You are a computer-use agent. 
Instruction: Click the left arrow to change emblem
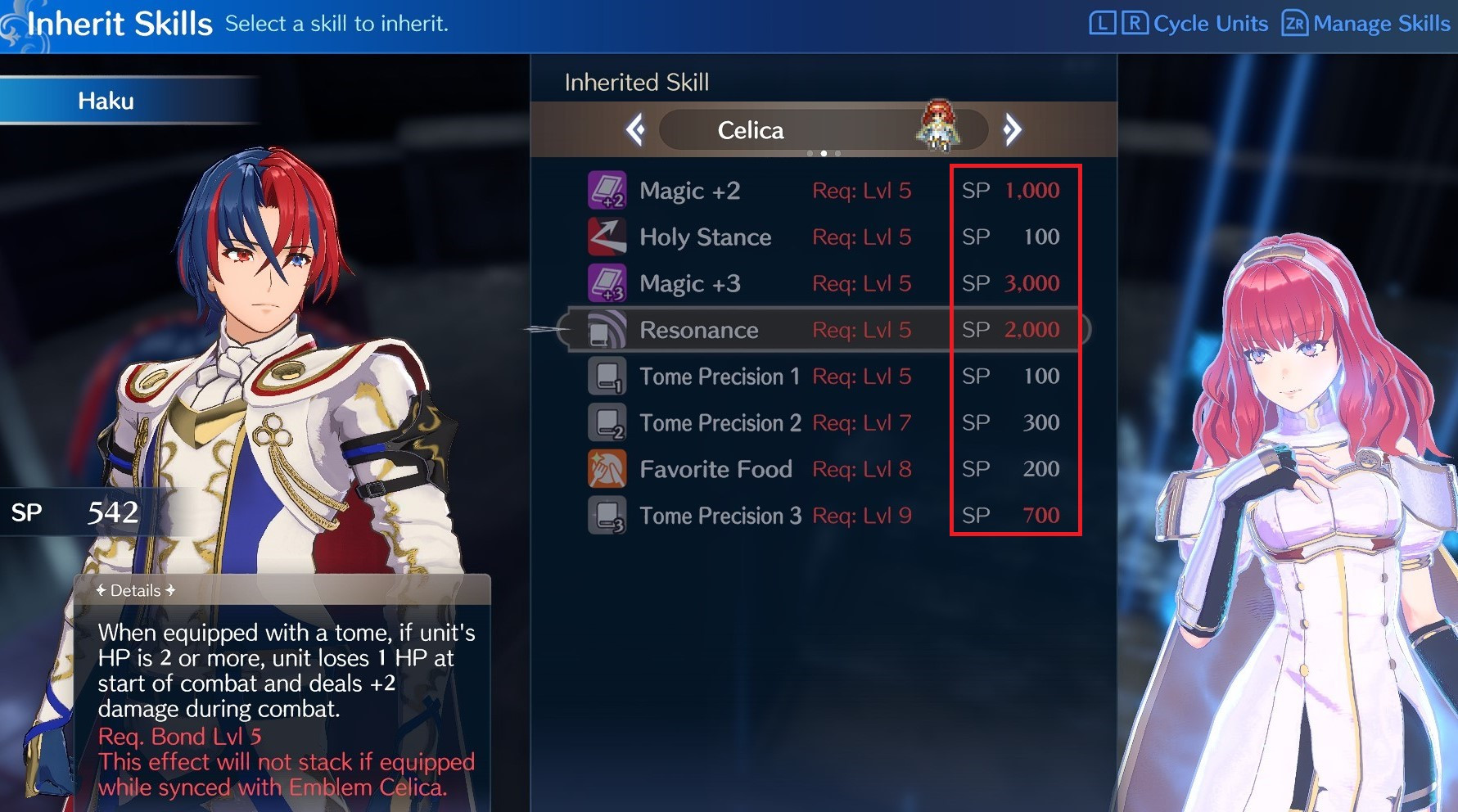[x=637, y=129]
